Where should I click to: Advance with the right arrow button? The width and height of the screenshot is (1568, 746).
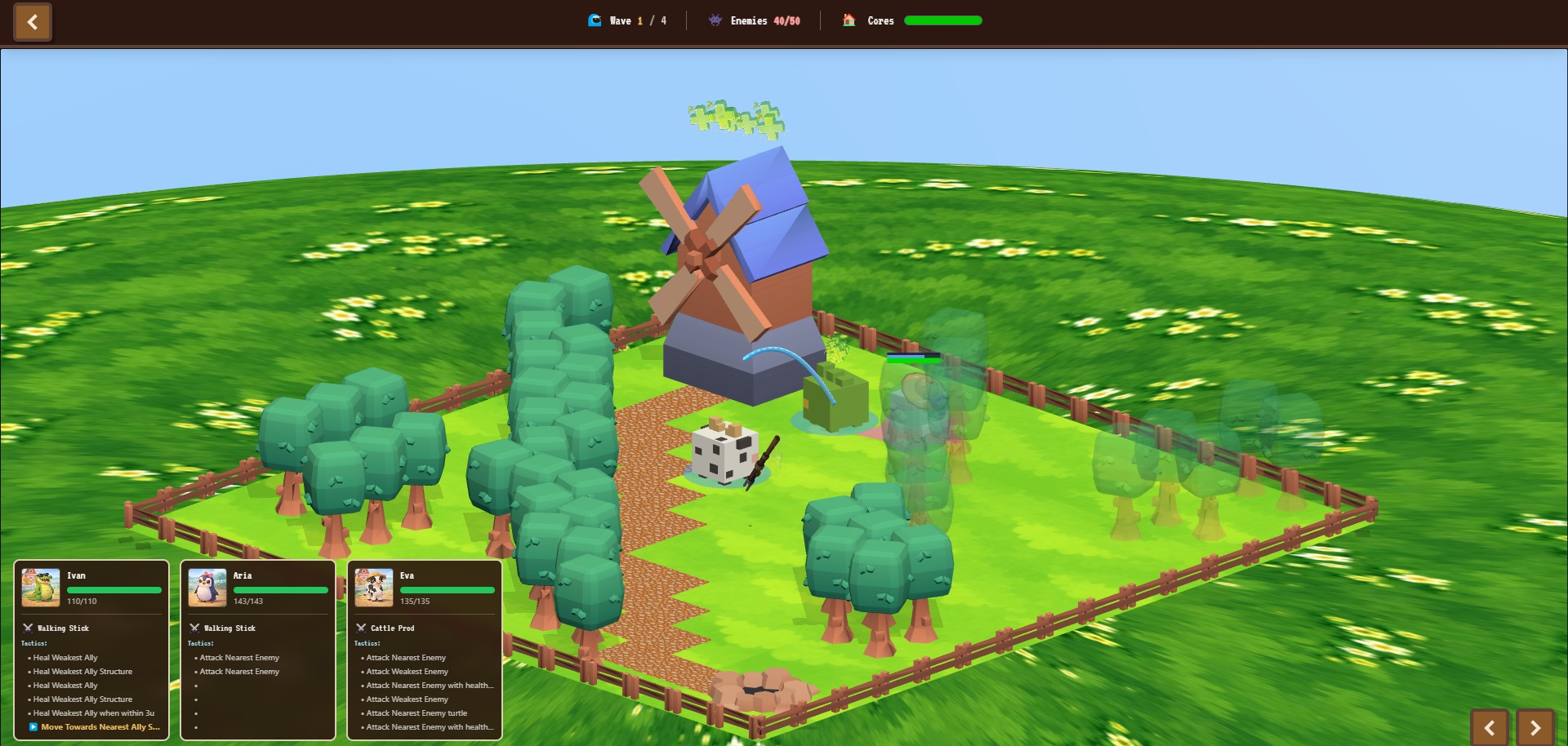(1535, 728)
